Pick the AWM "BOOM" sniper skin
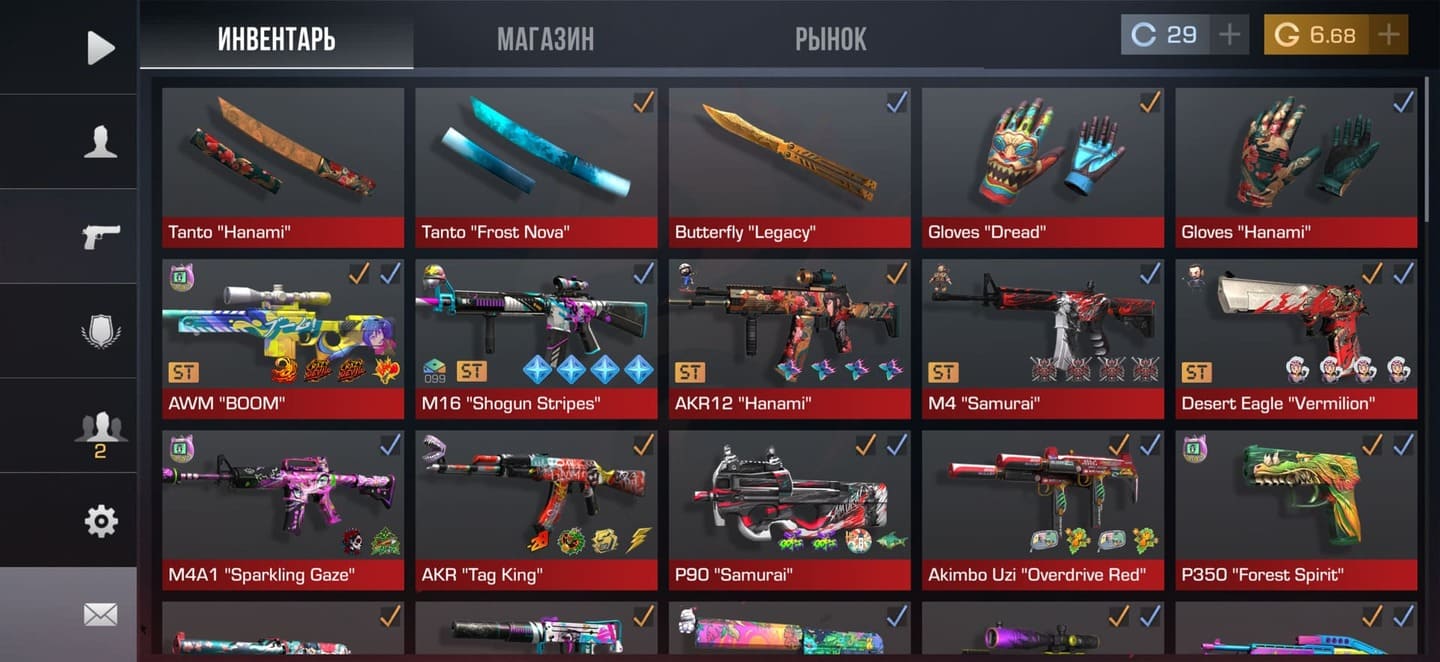1440x662 pixels. (x=283, y=338)
